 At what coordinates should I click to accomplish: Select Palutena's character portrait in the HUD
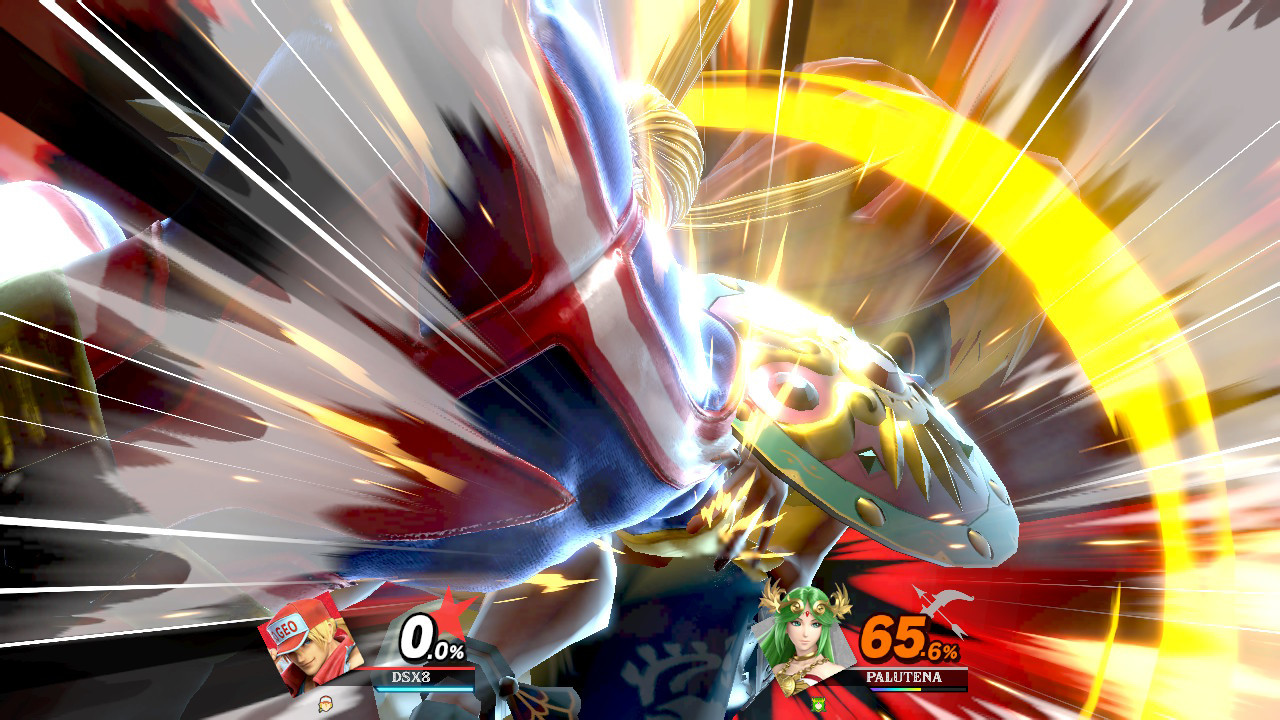click(805, 641)
